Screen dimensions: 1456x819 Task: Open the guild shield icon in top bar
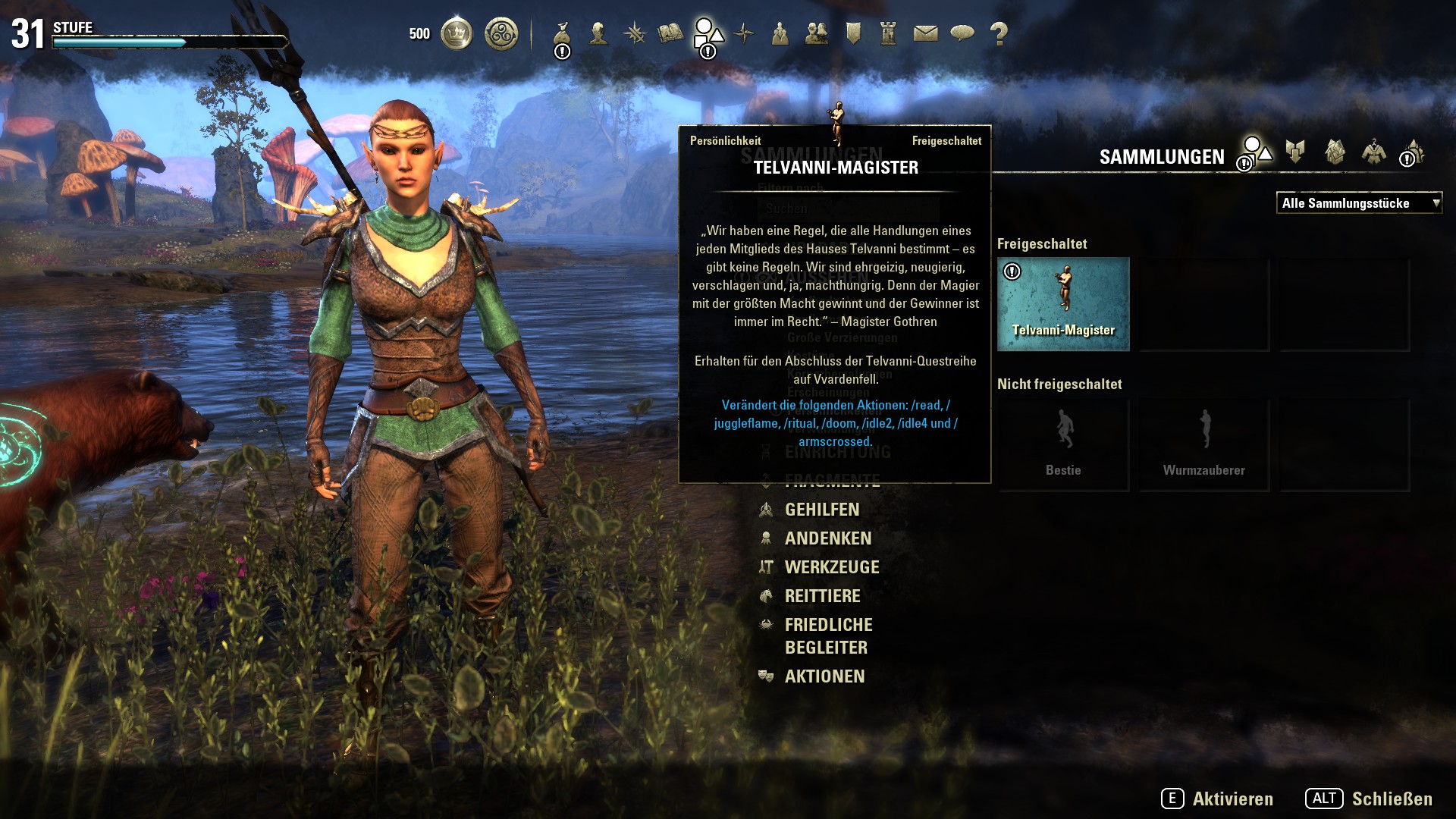(x=853, y=33)
